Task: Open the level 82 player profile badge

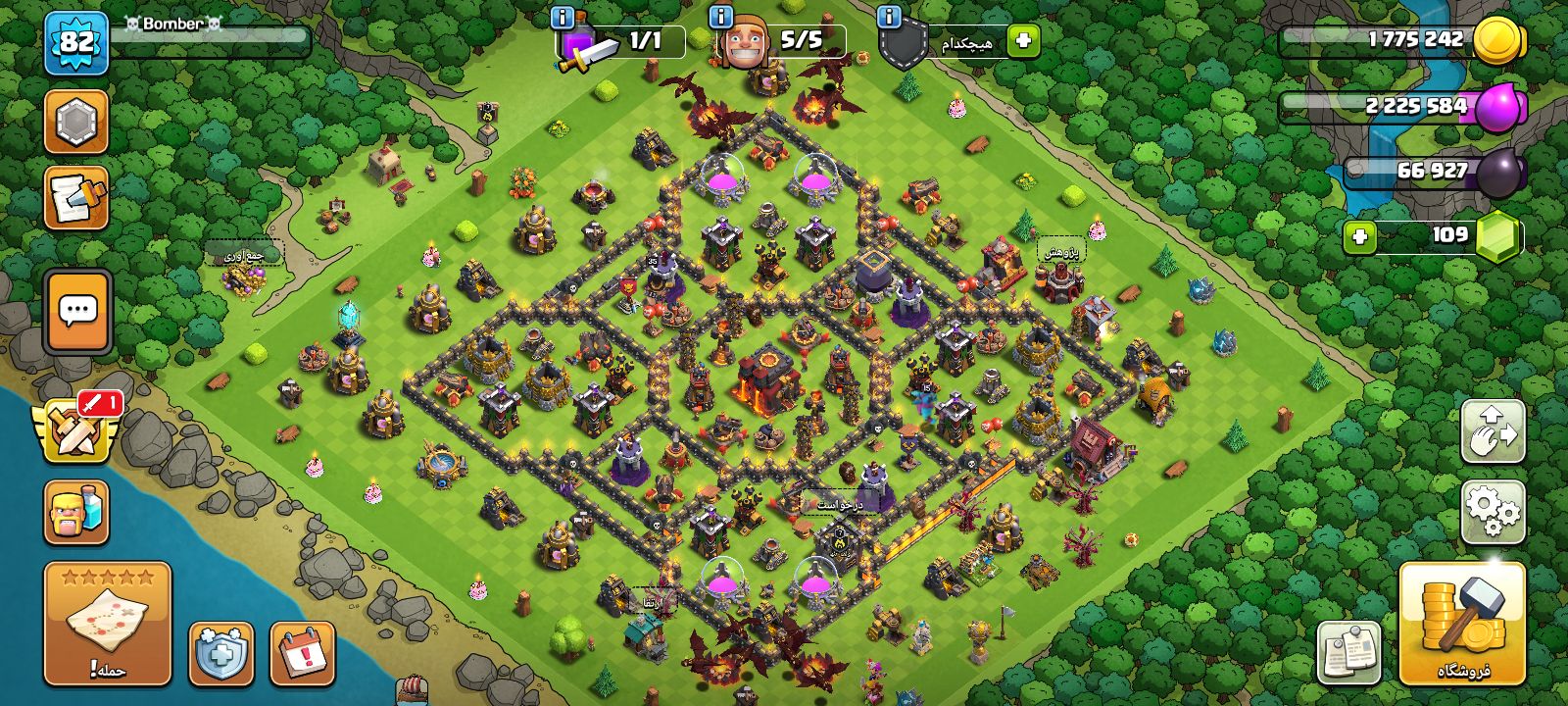Action: tap(76, 43)
